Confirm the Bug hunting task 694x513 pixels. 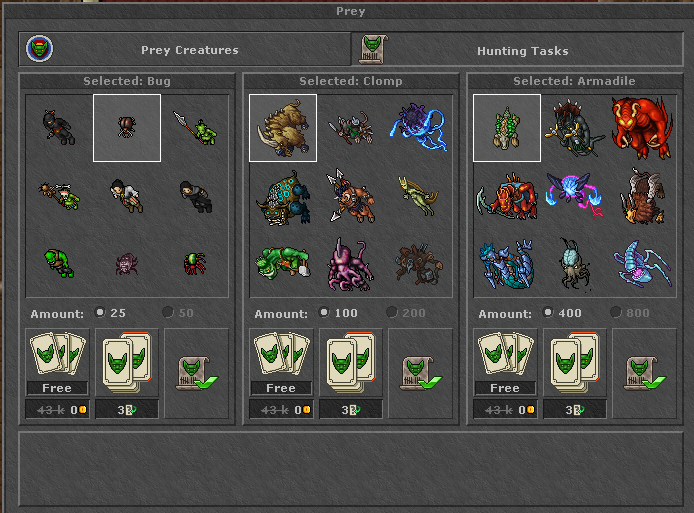pyautogui.click(x=196, y=373)
